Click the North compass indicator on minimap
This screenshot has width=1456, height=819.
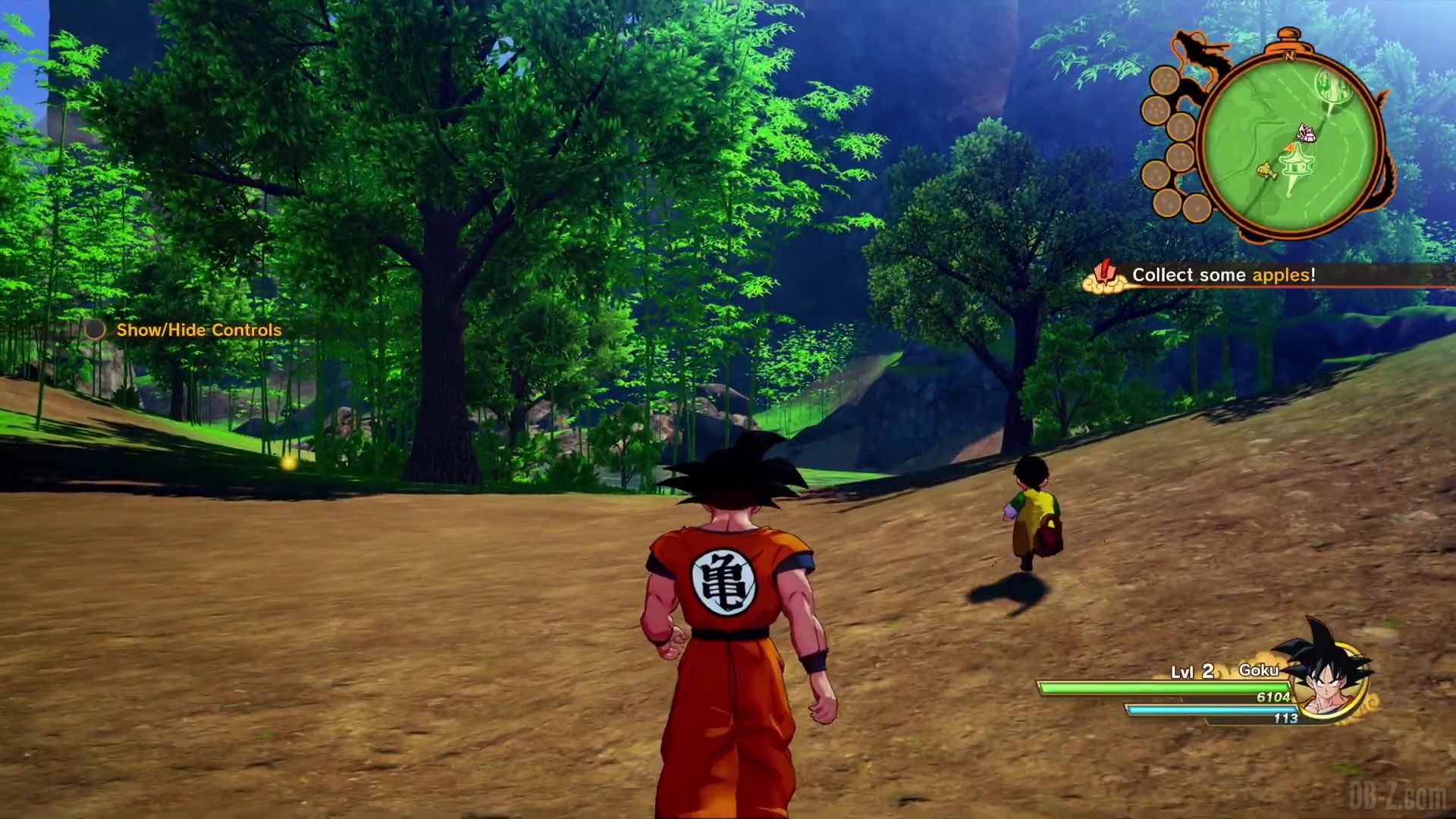point(1290,55)
